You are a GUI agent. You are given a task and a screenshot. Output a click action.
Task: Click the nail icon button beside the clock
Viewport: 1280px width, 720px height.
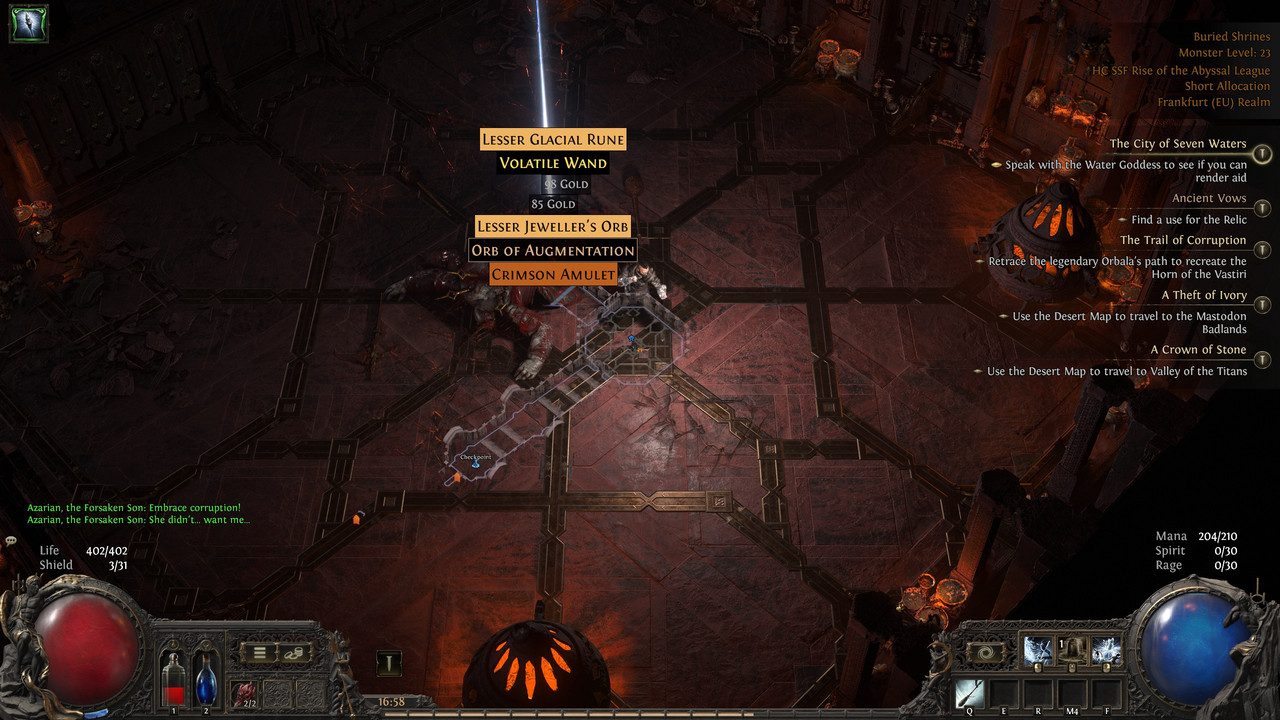click(x=389, y=663)
